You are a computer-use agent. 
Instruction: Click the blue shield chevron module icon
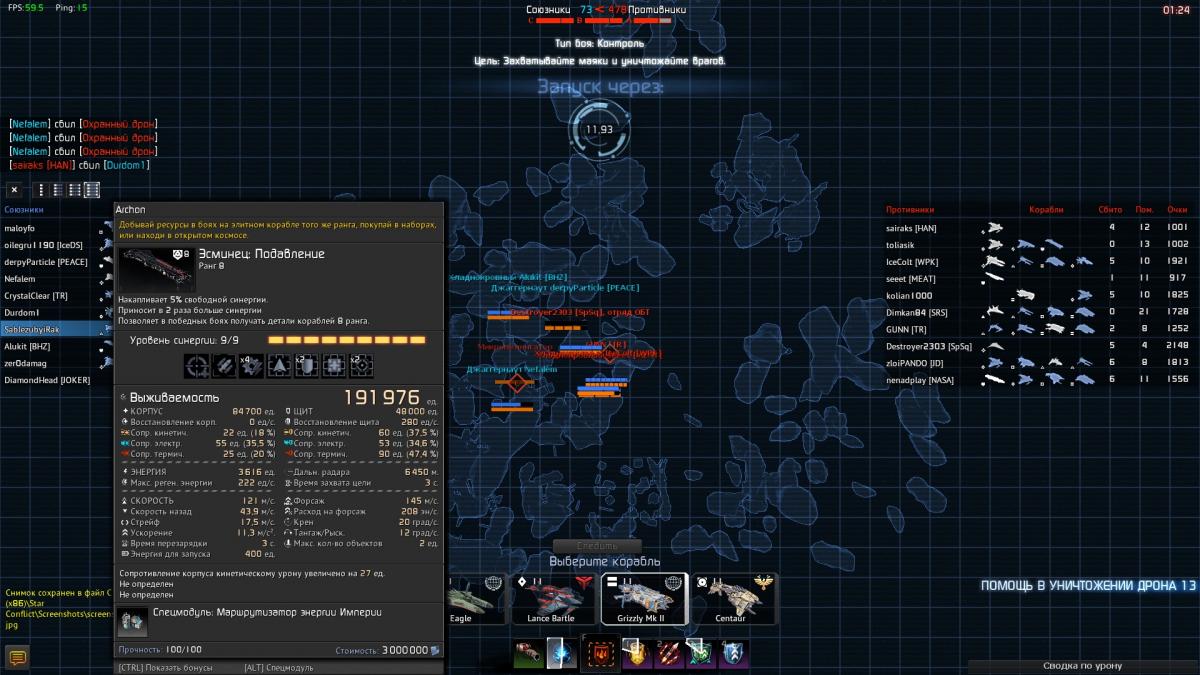coord(733,655)
